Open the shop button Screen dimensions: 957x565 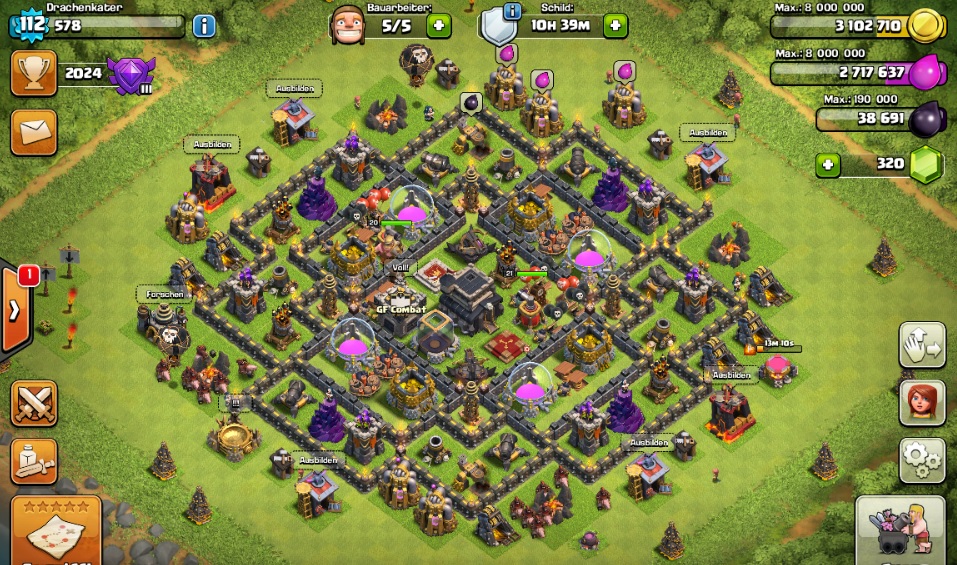900,530
